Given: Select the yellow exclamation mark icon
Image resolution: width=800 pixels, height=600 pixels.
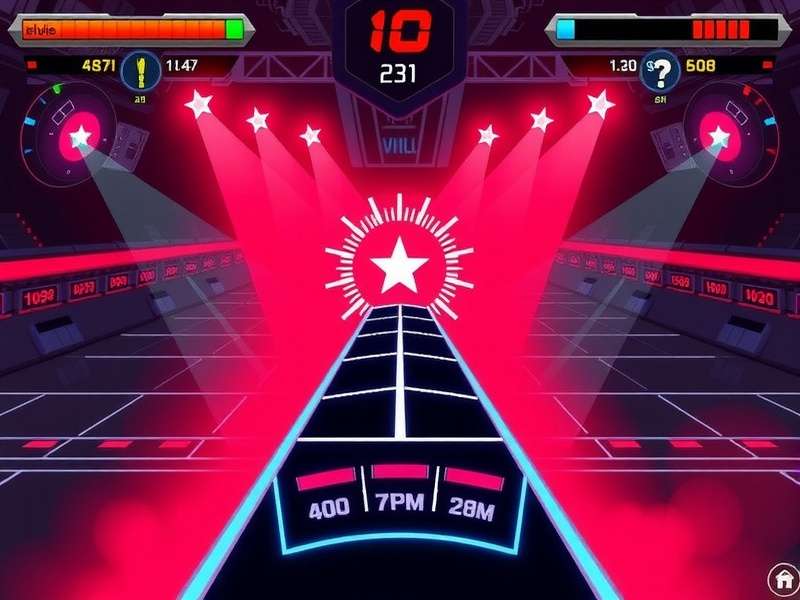Looking at the screenshot, I should point(141,69).
